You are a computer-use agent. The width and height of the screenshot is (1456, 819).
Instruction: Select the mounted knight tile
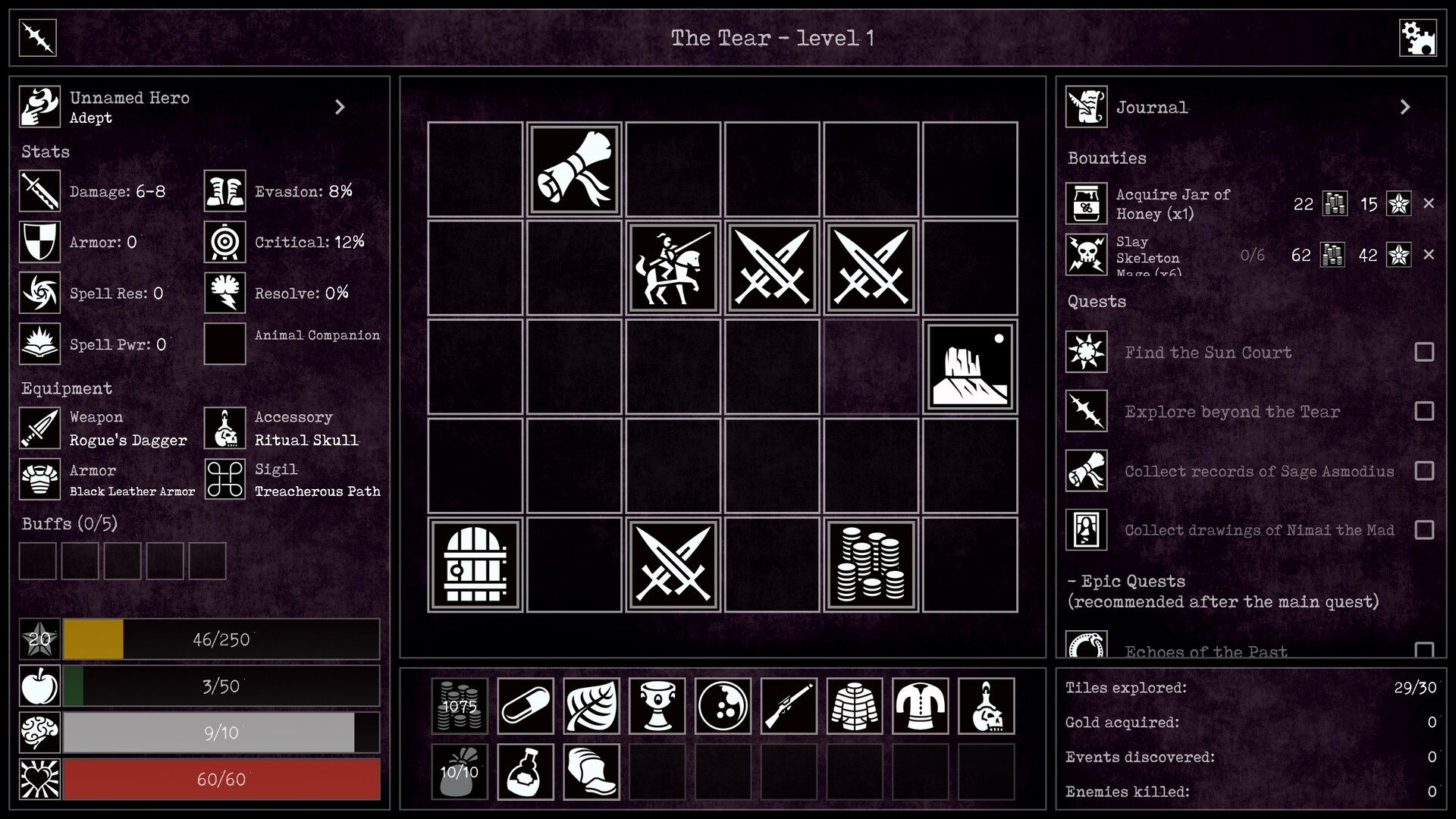pos(673,268)
